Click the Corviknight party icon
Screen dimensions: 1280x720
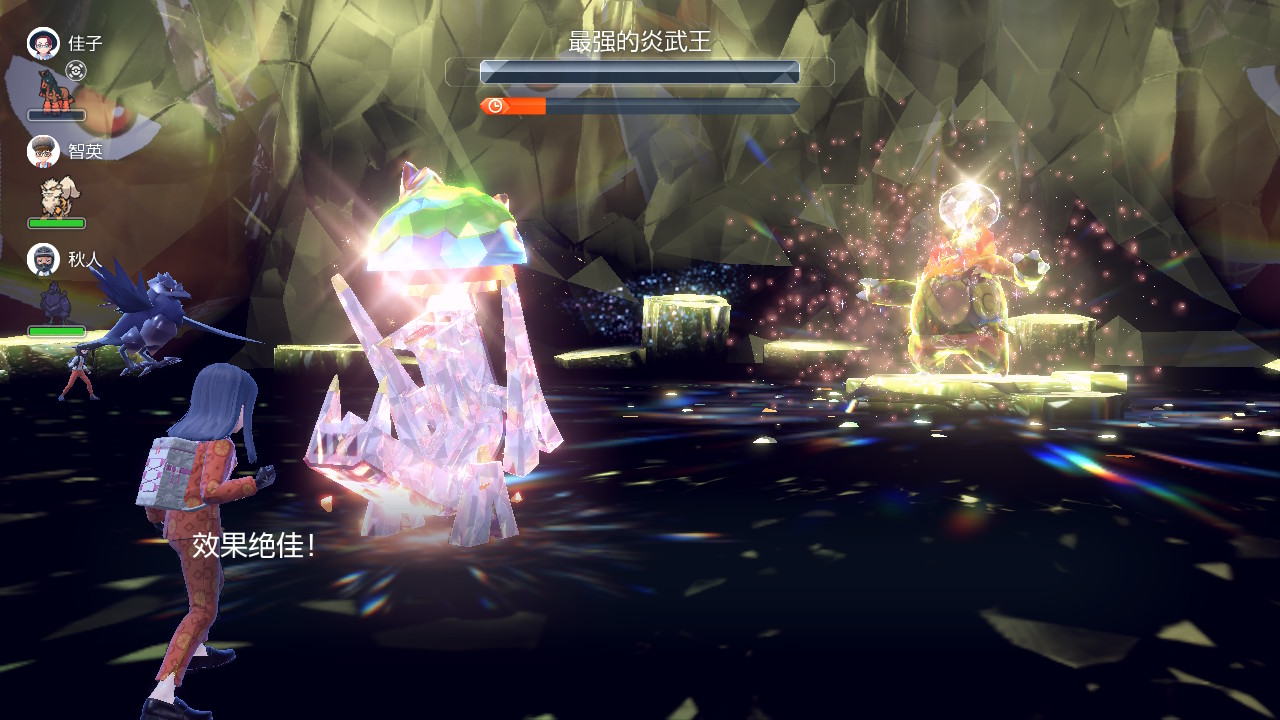[55, 302]
